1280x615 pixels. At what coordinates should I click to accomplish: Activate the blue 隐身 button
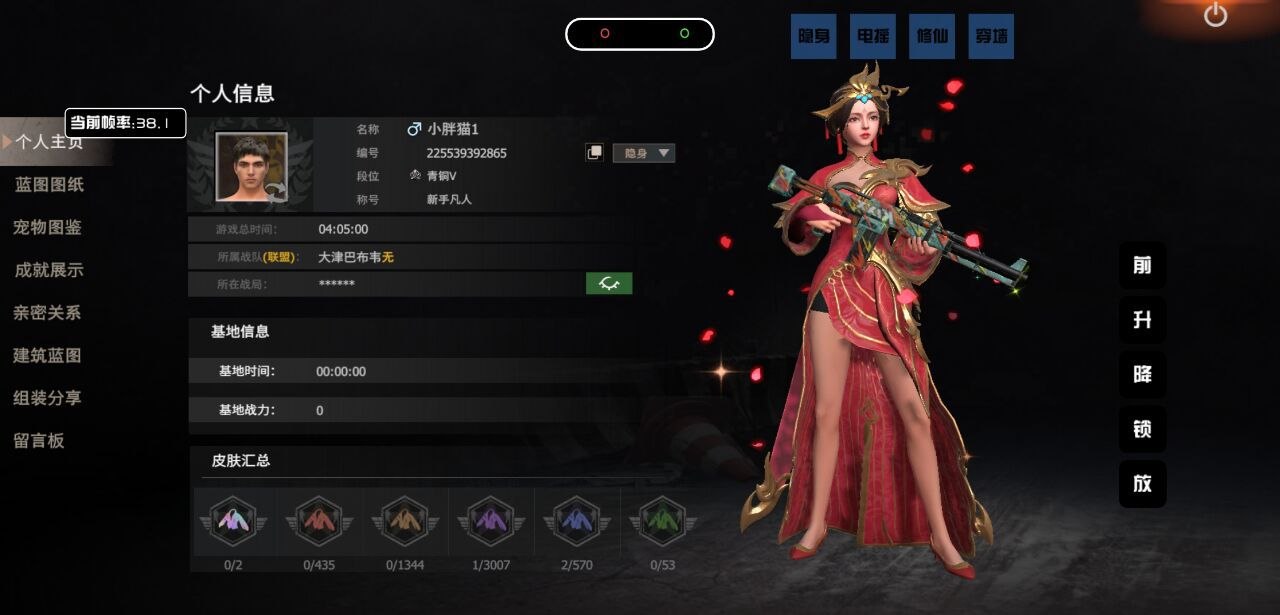click(x=814, y=36)
